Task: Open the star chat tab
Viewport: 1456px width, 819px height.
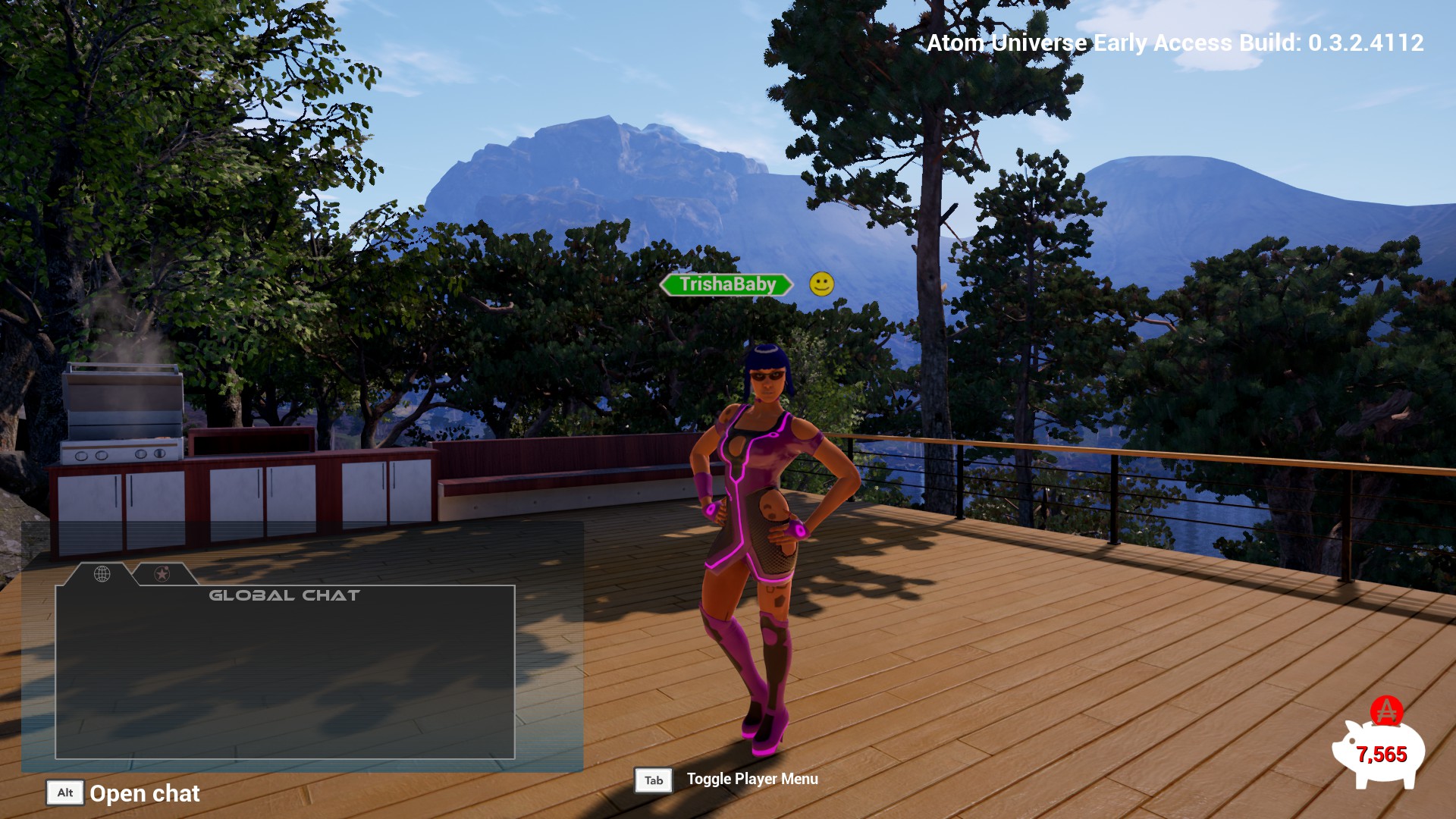Action: pos(162,574)
